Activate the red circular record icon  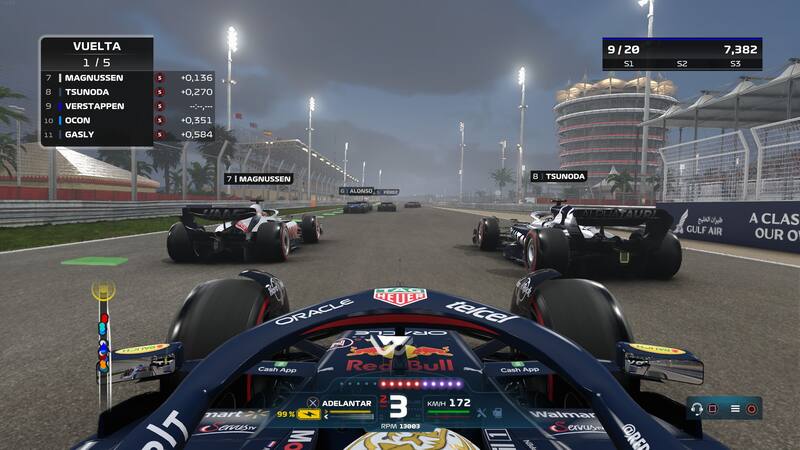tap(752, 408)
